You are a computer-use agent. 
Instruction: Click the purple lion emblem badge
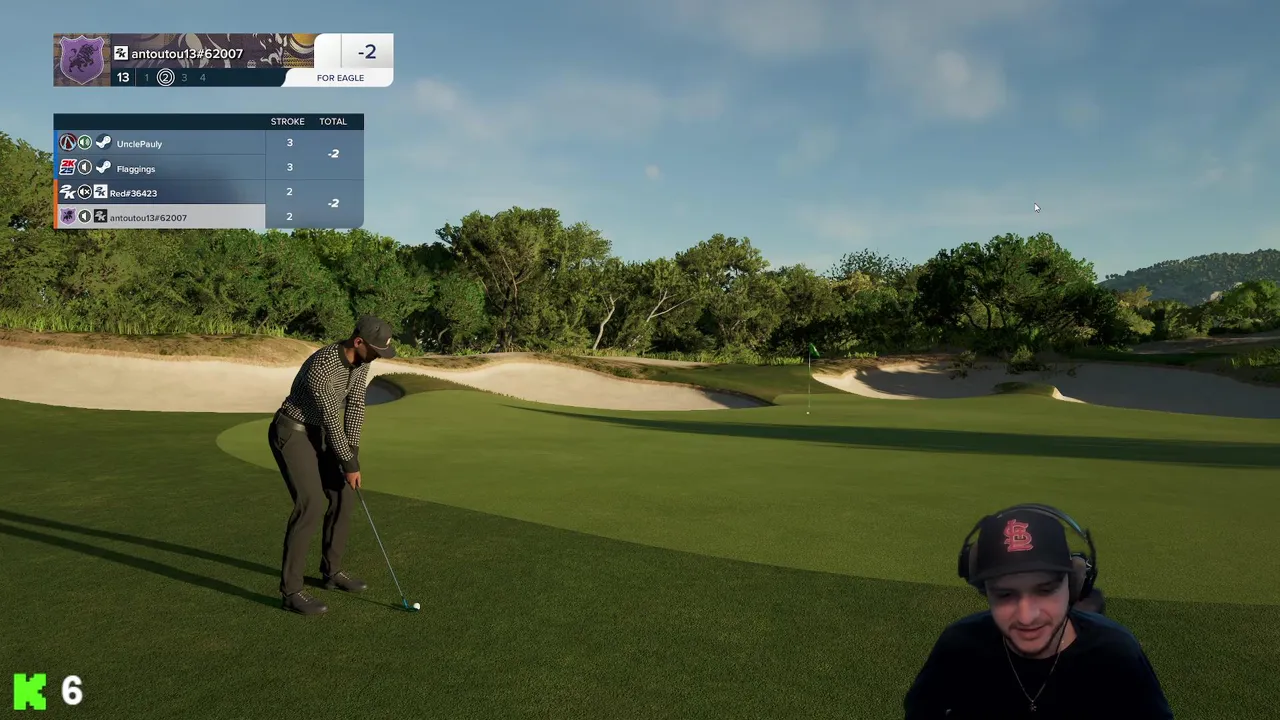tap(82, 60)
